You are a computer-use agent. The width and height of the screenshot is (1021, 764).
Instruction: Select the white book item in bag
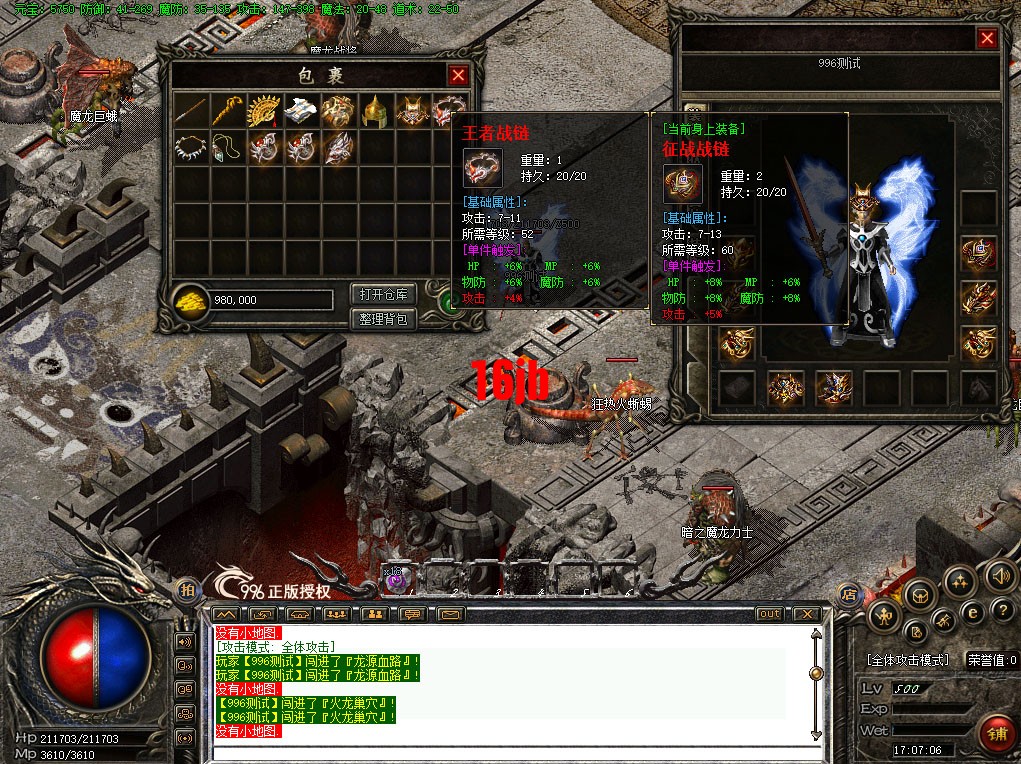(300, 111)
